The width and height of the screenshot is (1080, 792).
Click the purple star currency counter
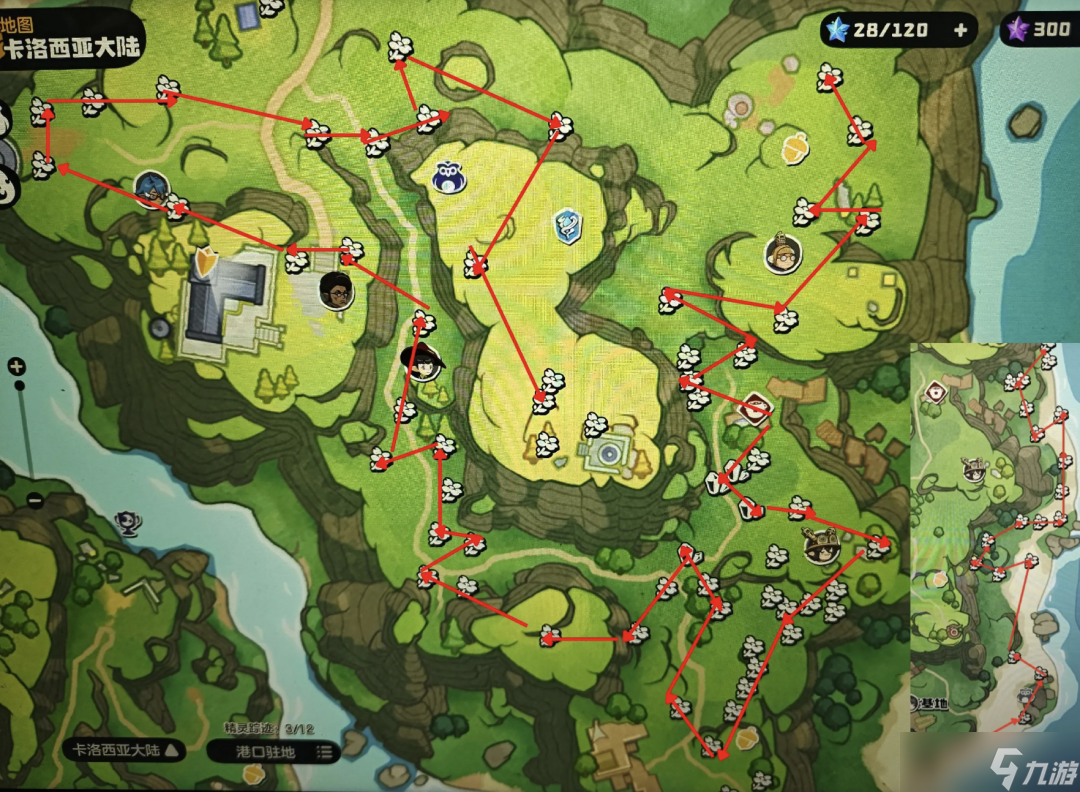(x=1040, y=29)
